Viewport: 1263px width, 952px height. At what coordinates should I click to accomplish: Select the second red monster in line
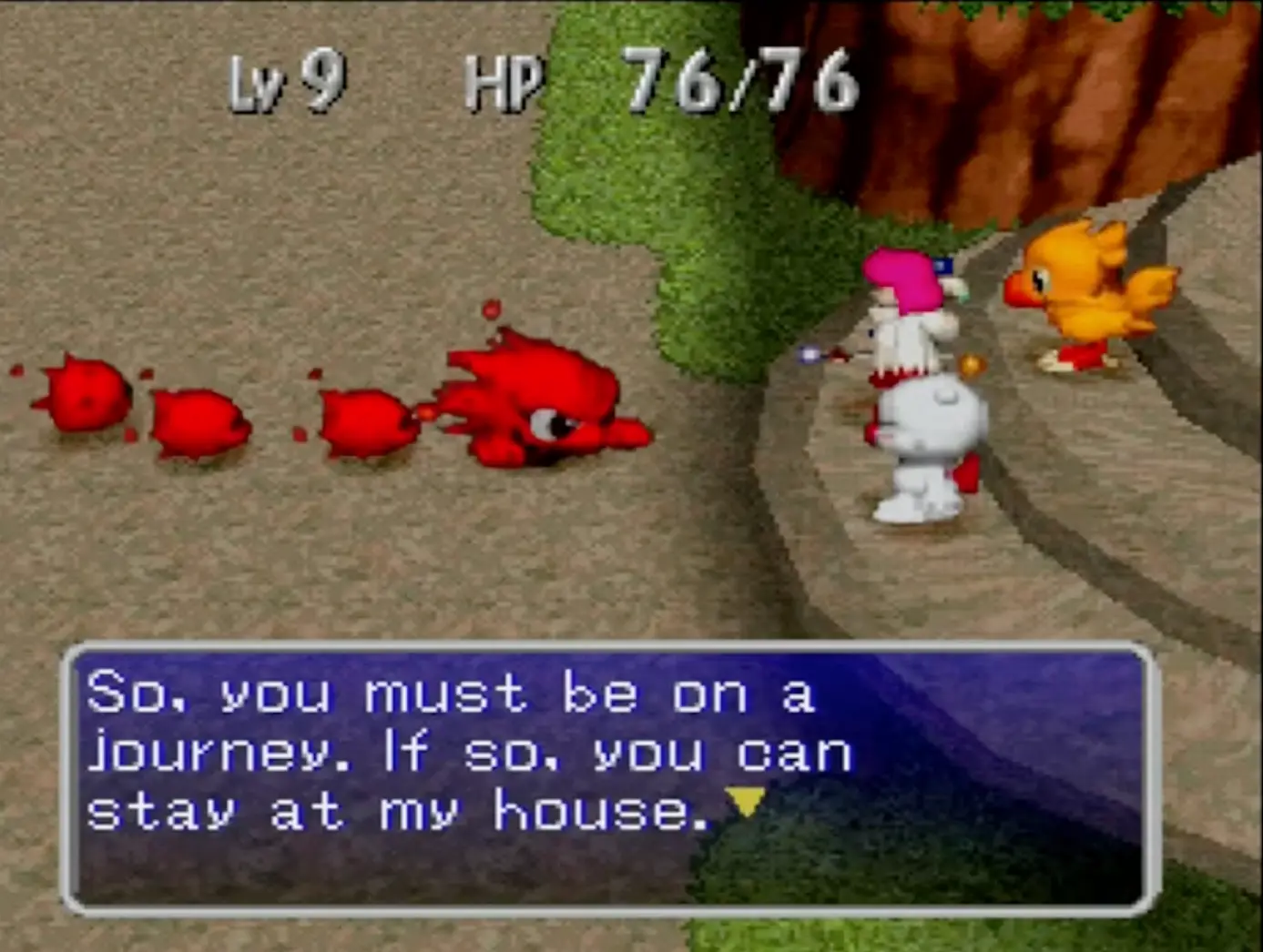pyautogui.click(x=200, y=423)
